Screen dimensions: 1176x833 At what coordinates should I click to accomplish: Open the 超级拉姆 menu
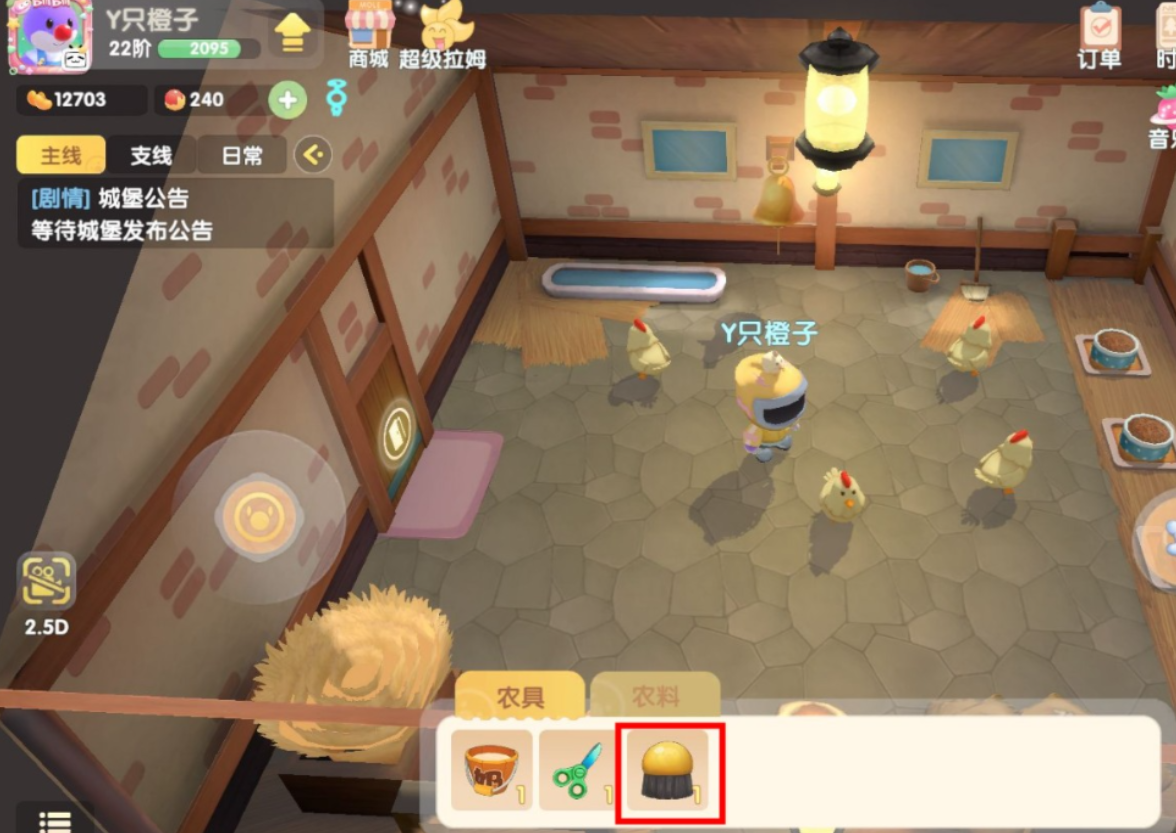(442, 35)
